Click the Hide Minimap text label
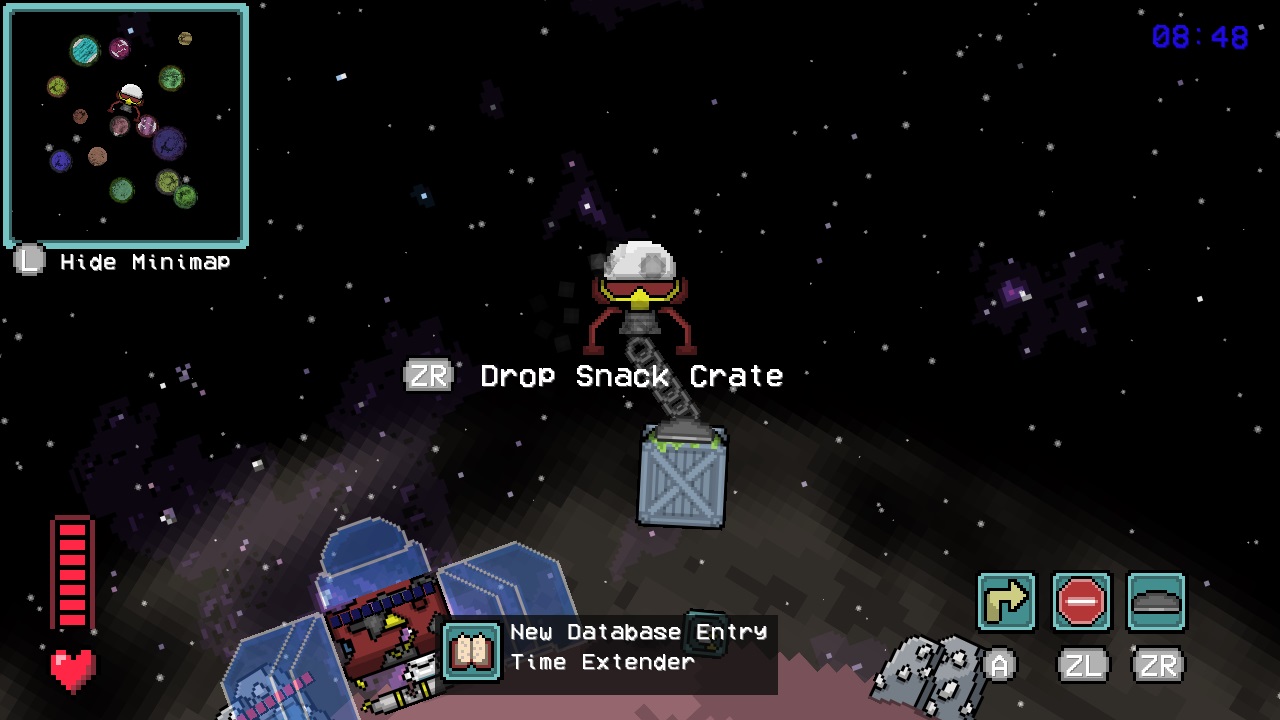 pos(145,262)
